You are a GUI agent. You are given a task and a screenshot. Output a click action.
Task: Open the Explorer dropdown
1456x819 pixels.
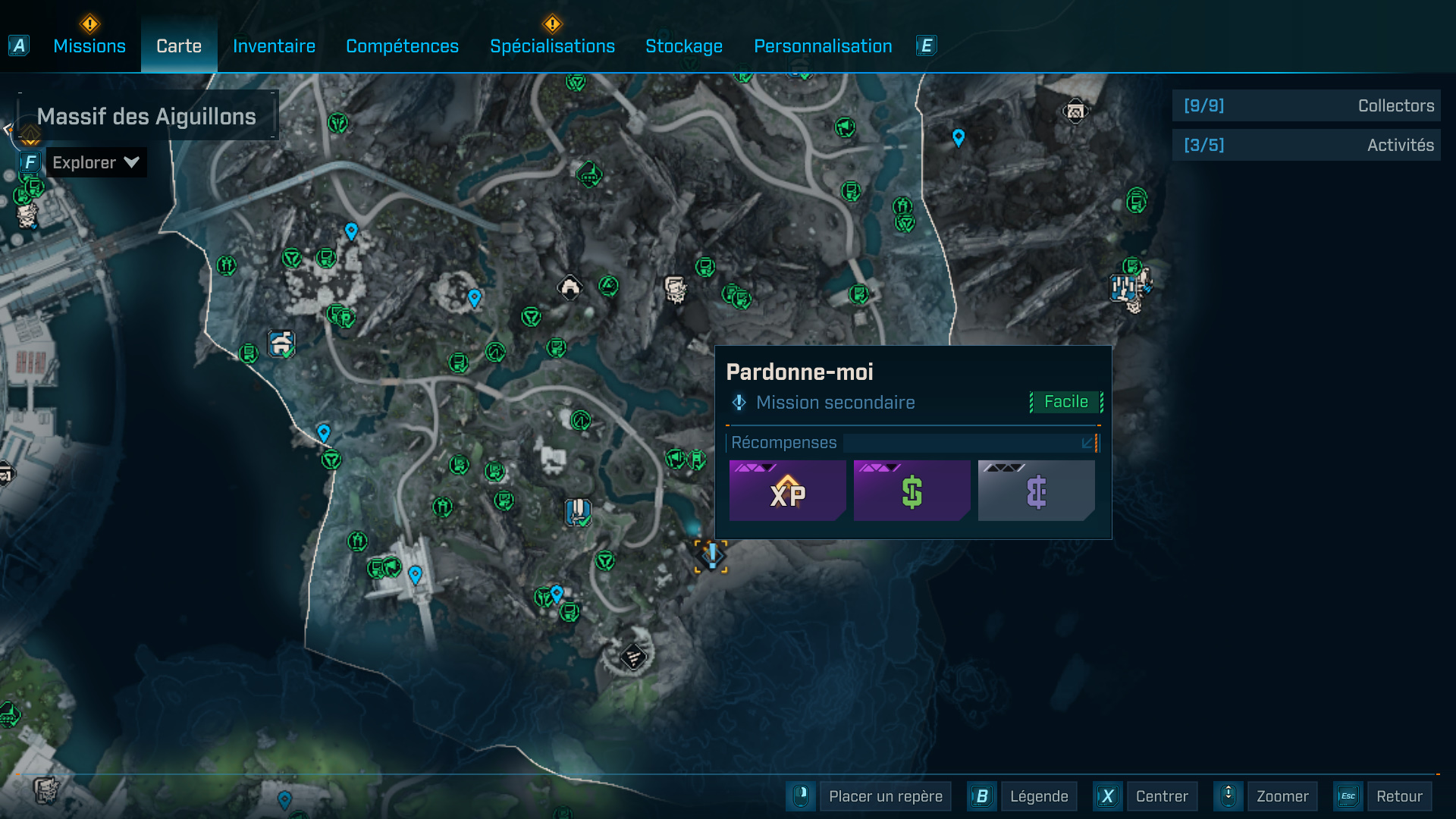click(x=96, y=162)
